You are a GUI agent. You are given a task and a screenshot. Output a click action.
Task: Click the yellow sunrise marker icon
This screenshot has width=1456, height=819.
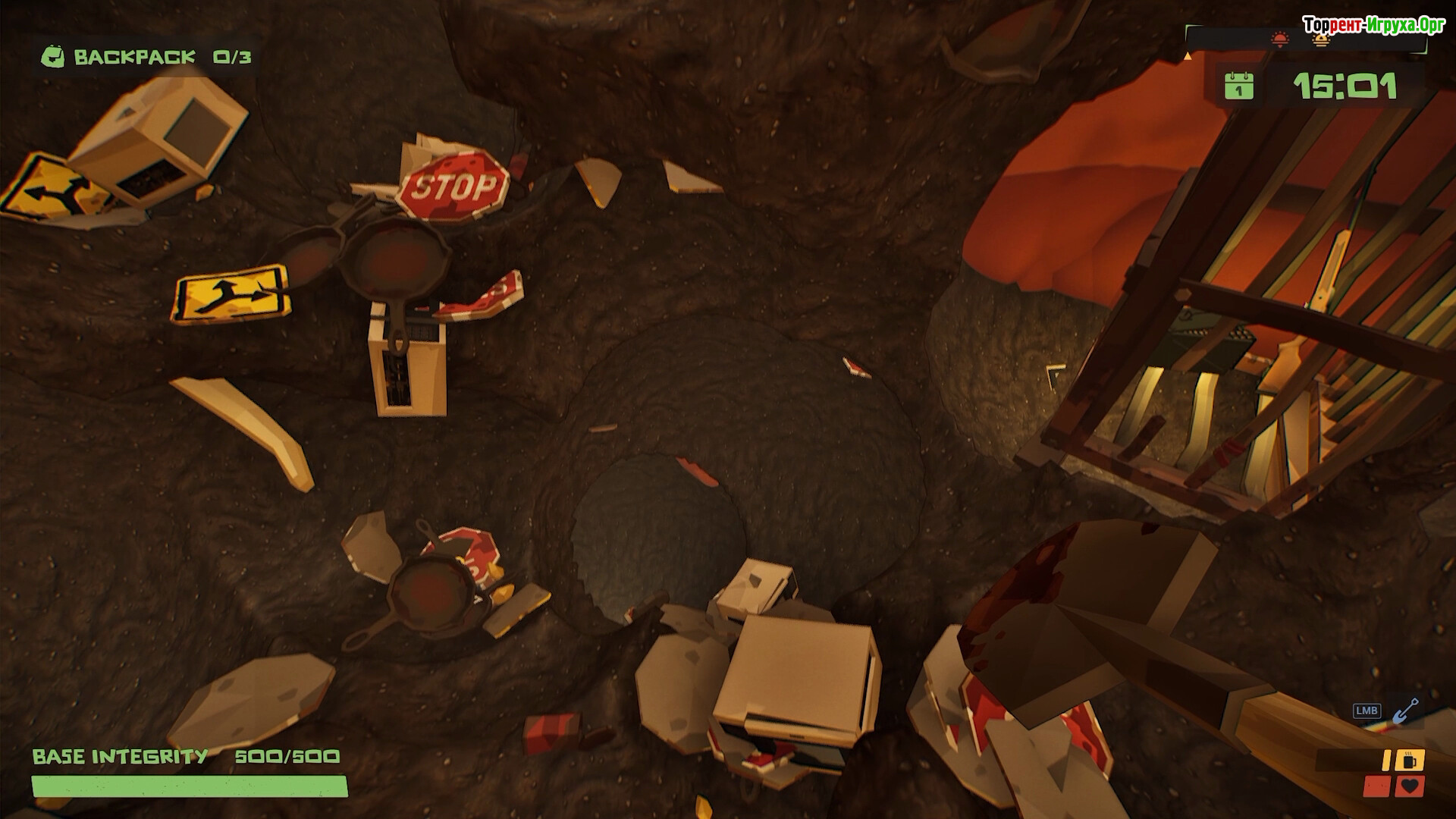[1321, 39]
